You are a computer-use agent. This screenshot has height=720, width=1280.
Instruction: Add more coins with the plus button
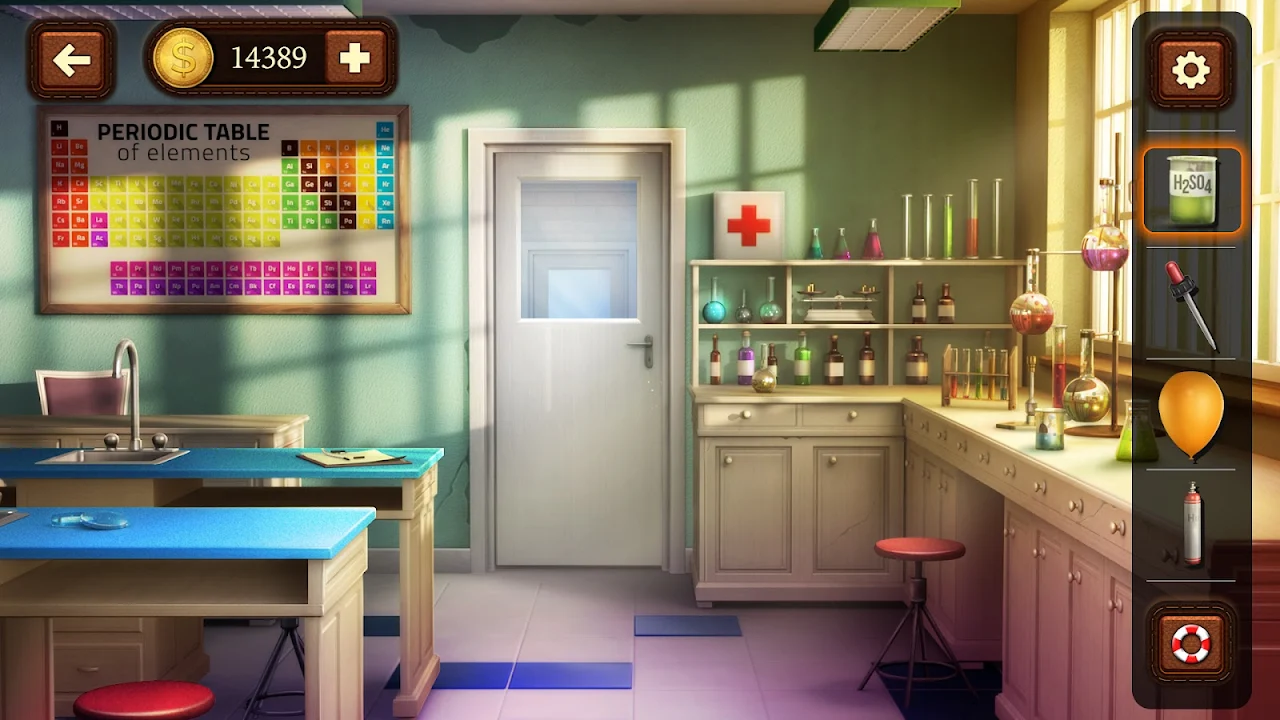354,58
